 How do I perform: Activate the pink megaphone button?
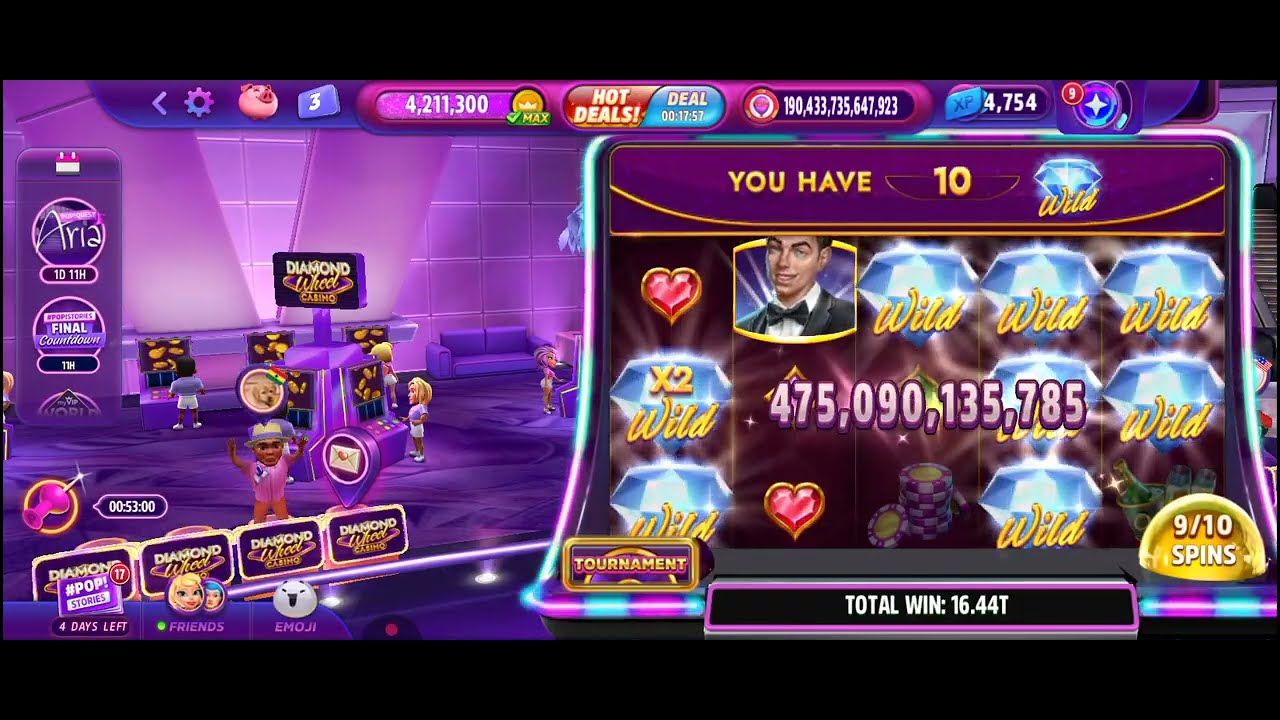click(50, 506)
